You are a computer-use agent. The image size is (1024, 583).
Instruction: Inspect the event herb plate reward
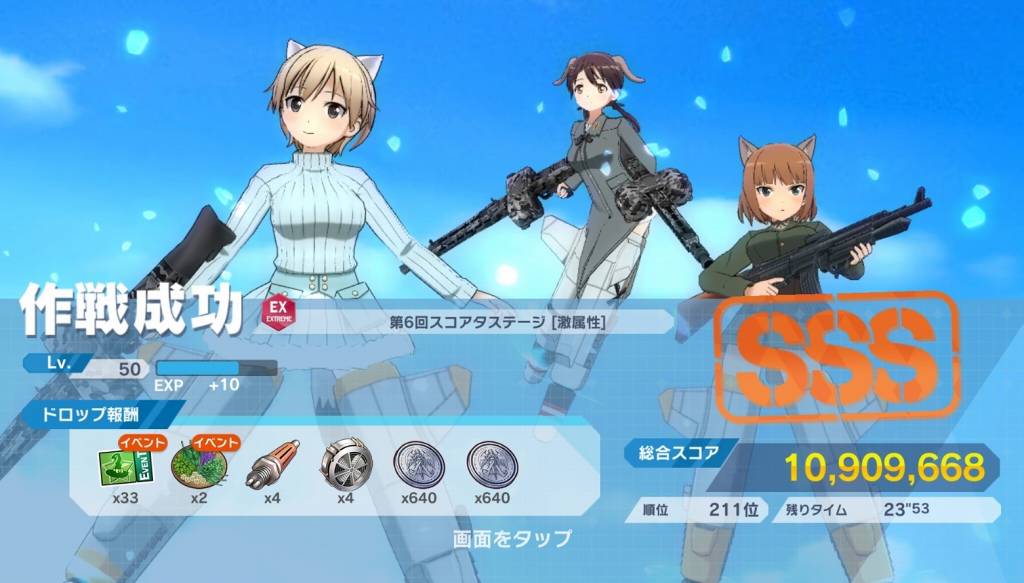click(x=198, y=465)
